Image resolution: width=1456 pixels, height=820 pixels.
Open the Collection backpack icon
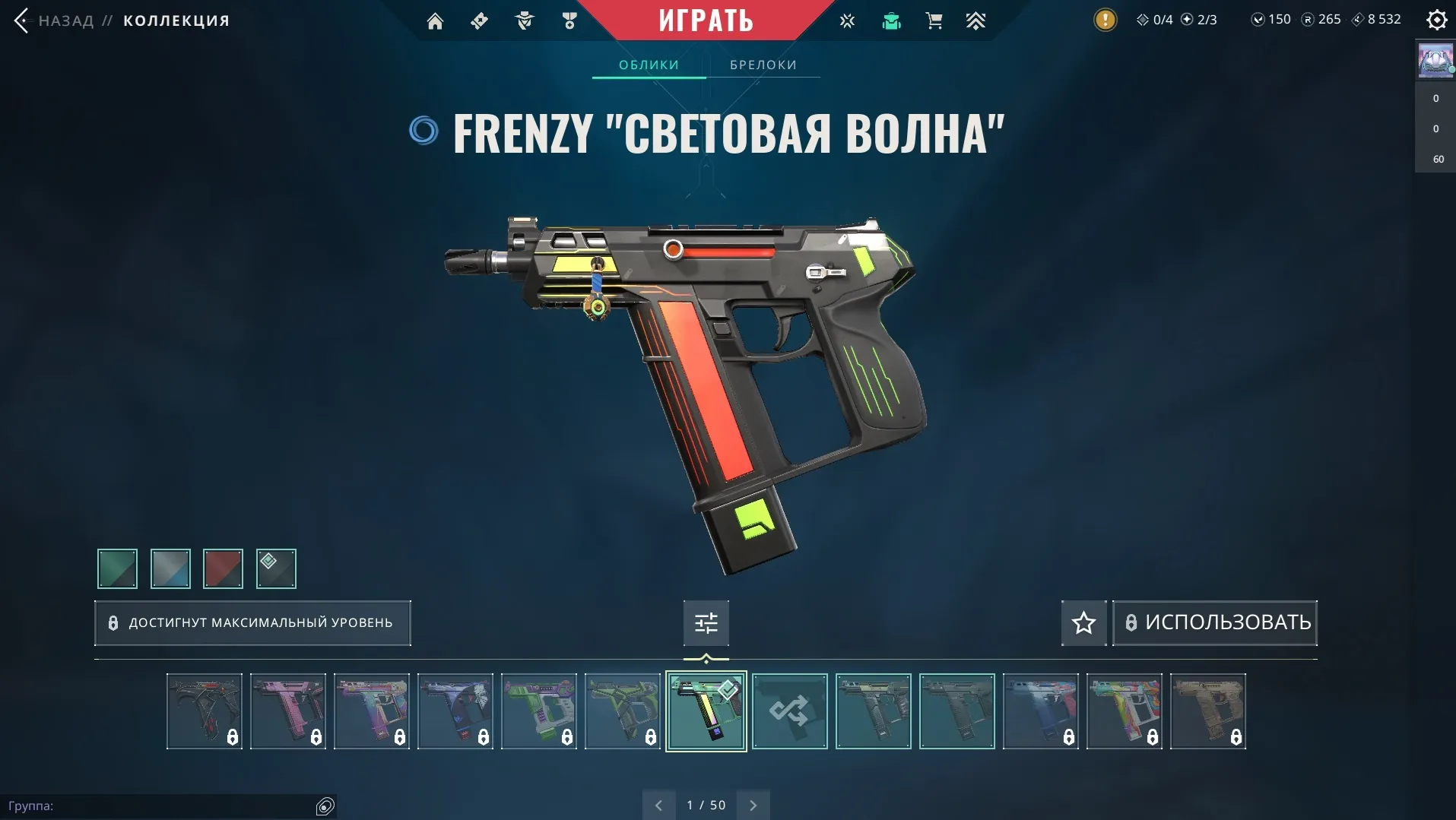tap(890, 21)
